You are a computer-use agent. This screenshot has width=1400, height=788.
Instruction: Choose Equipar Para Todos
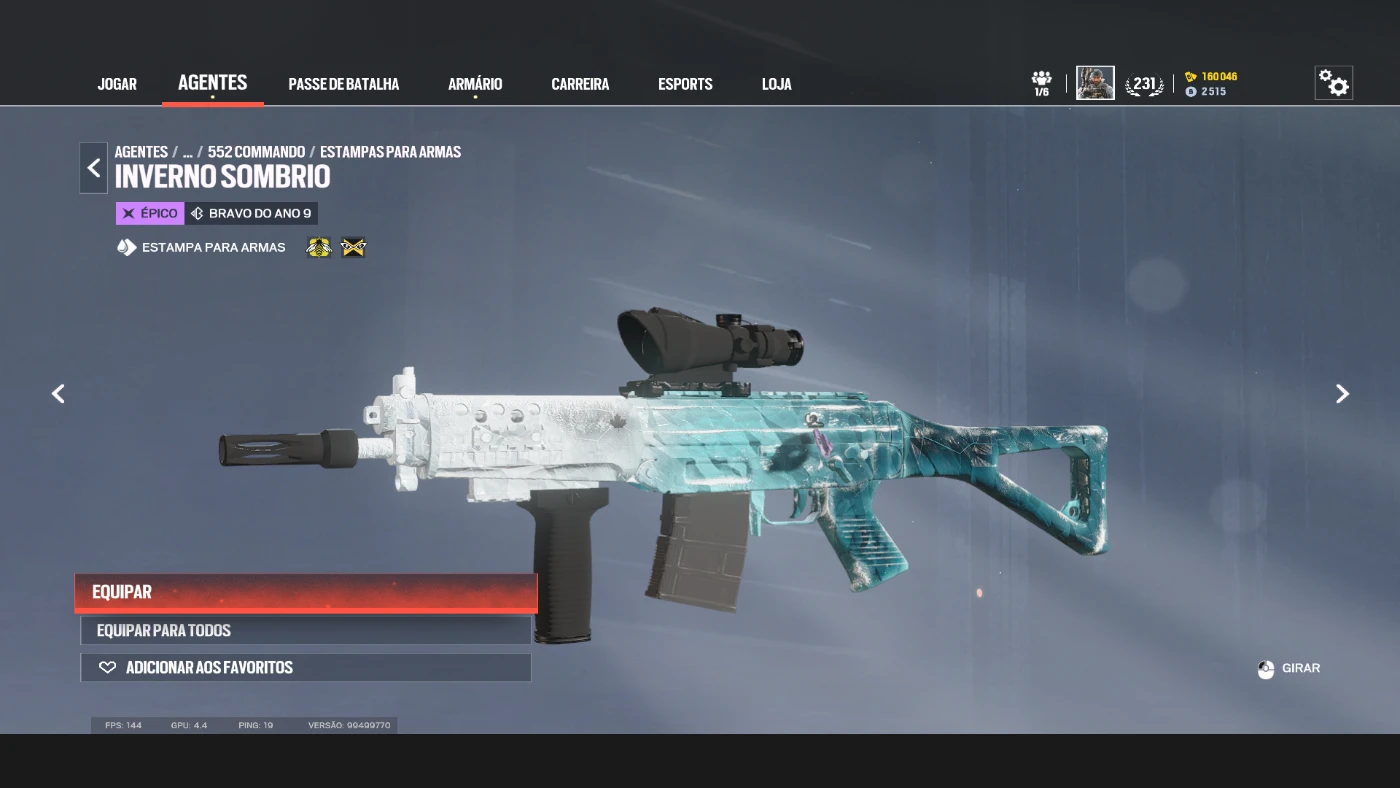pos(306,630)
